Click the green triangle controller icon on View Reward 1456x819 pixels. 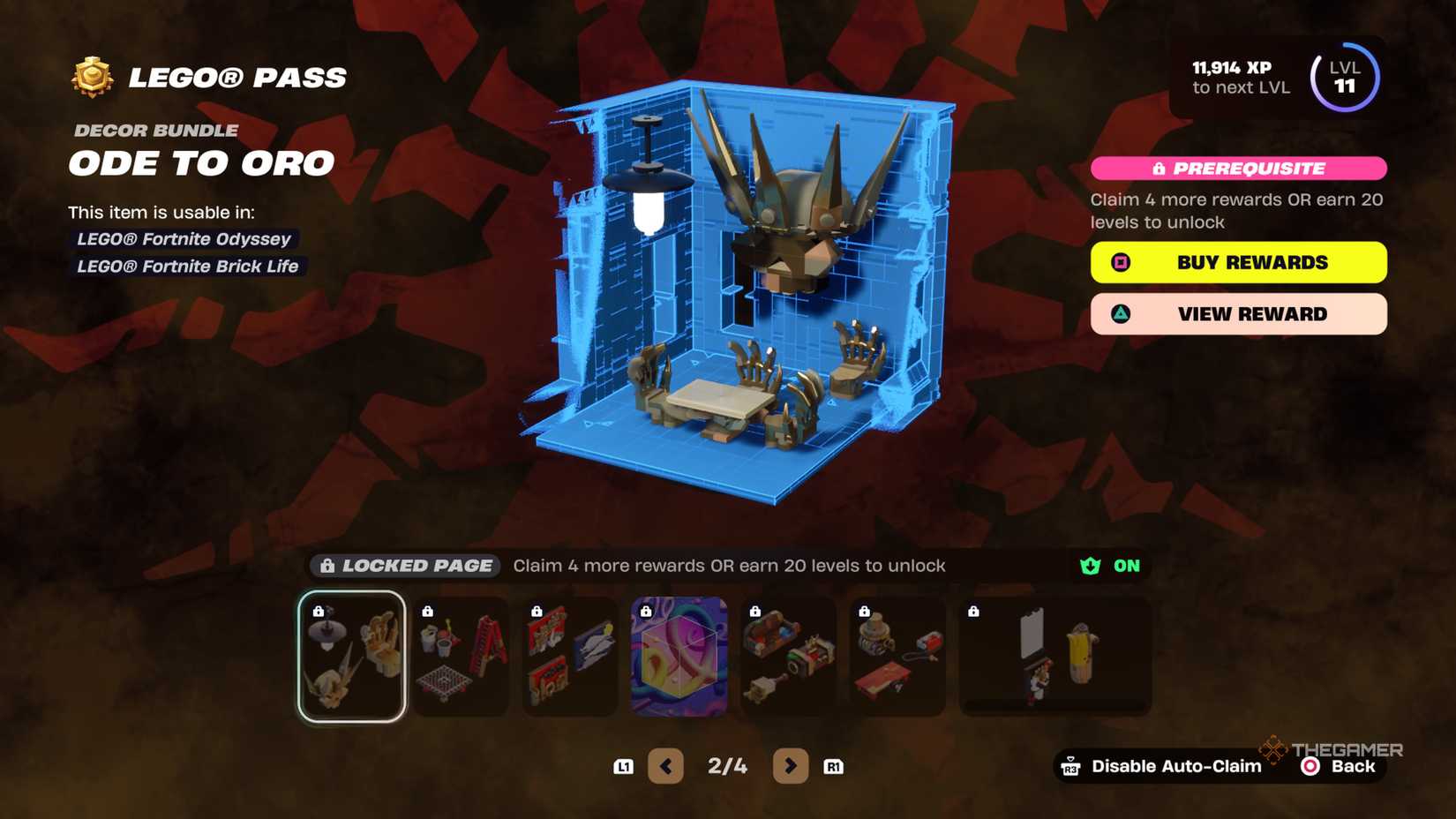click(1120, 314)
